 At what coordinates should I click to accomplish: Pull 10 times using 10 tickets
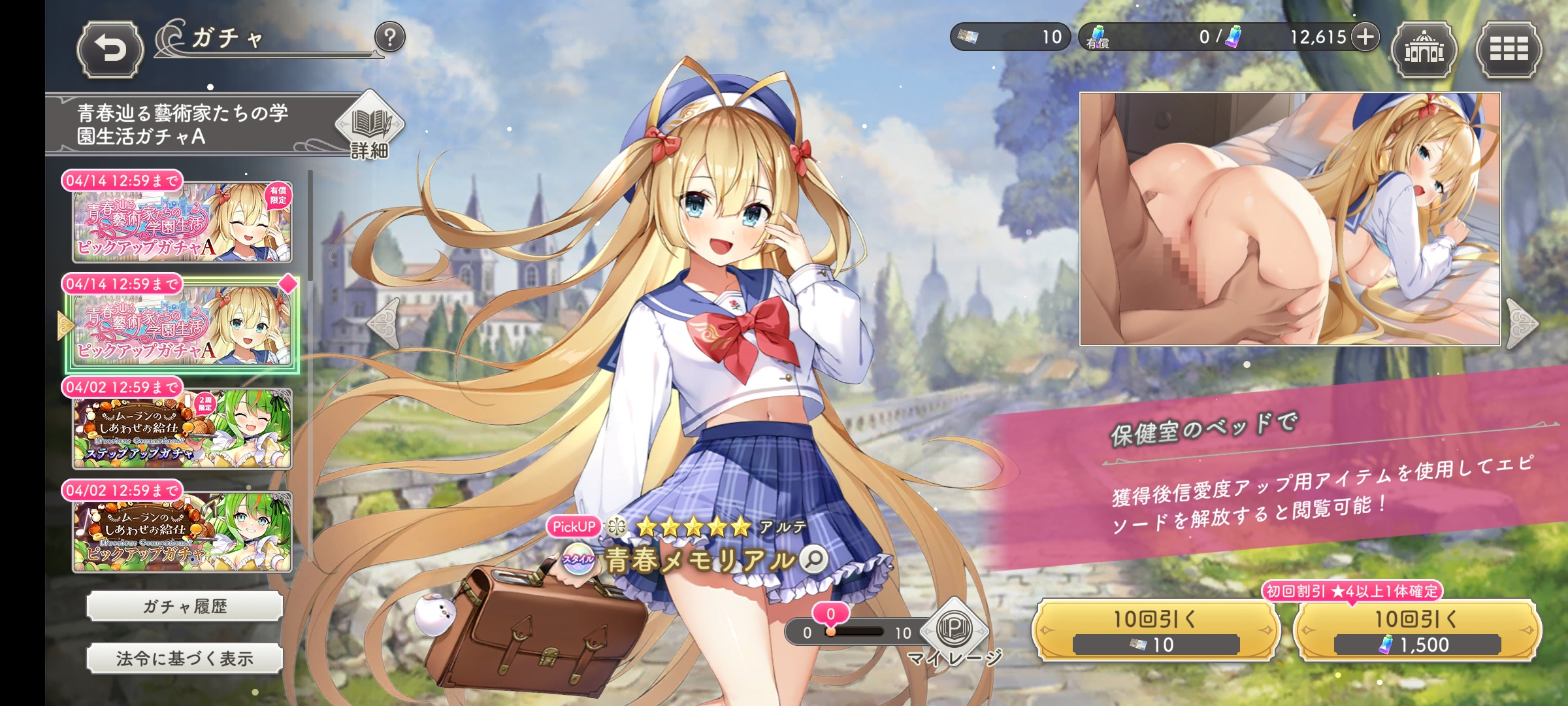(x=1155, y=631)
